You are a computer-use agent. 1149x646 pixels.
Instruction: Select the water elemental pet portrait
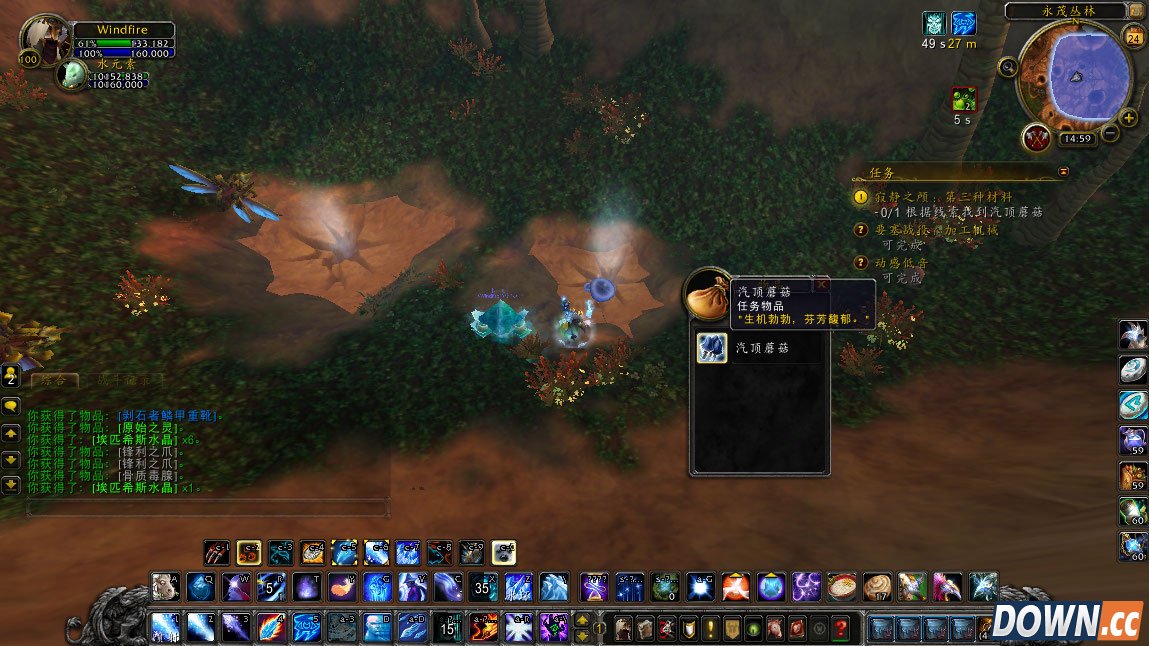point(72,75)
